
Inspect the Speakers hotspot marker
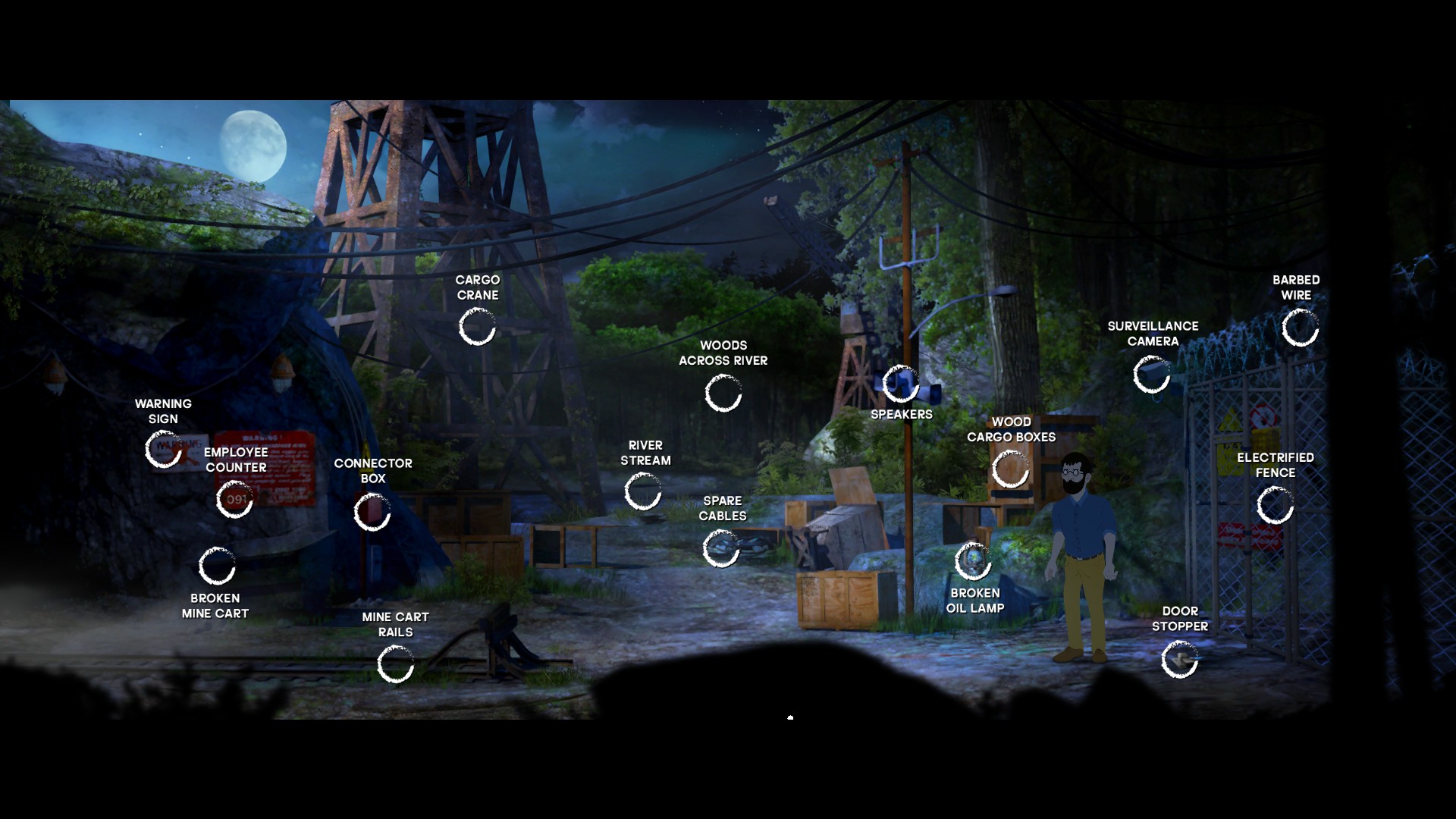[x=901, y=384]
